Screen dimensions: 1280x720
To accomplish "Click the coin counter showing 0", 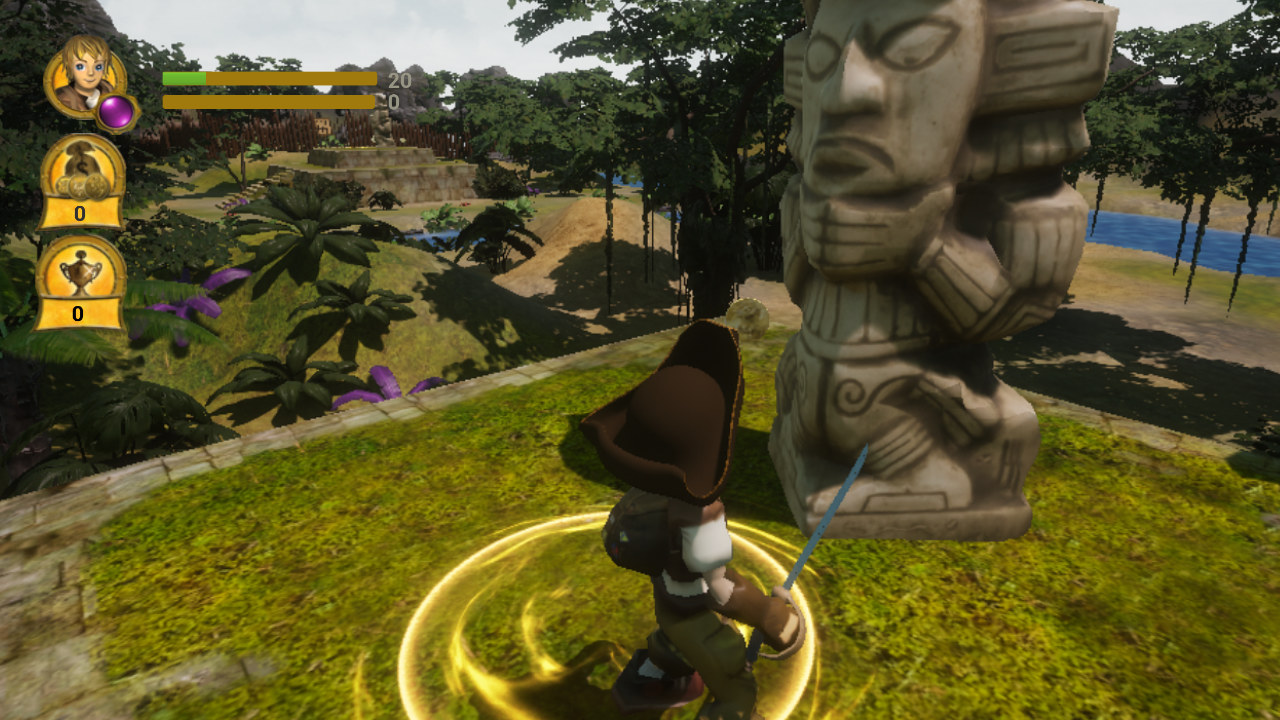I will point(80,213).
